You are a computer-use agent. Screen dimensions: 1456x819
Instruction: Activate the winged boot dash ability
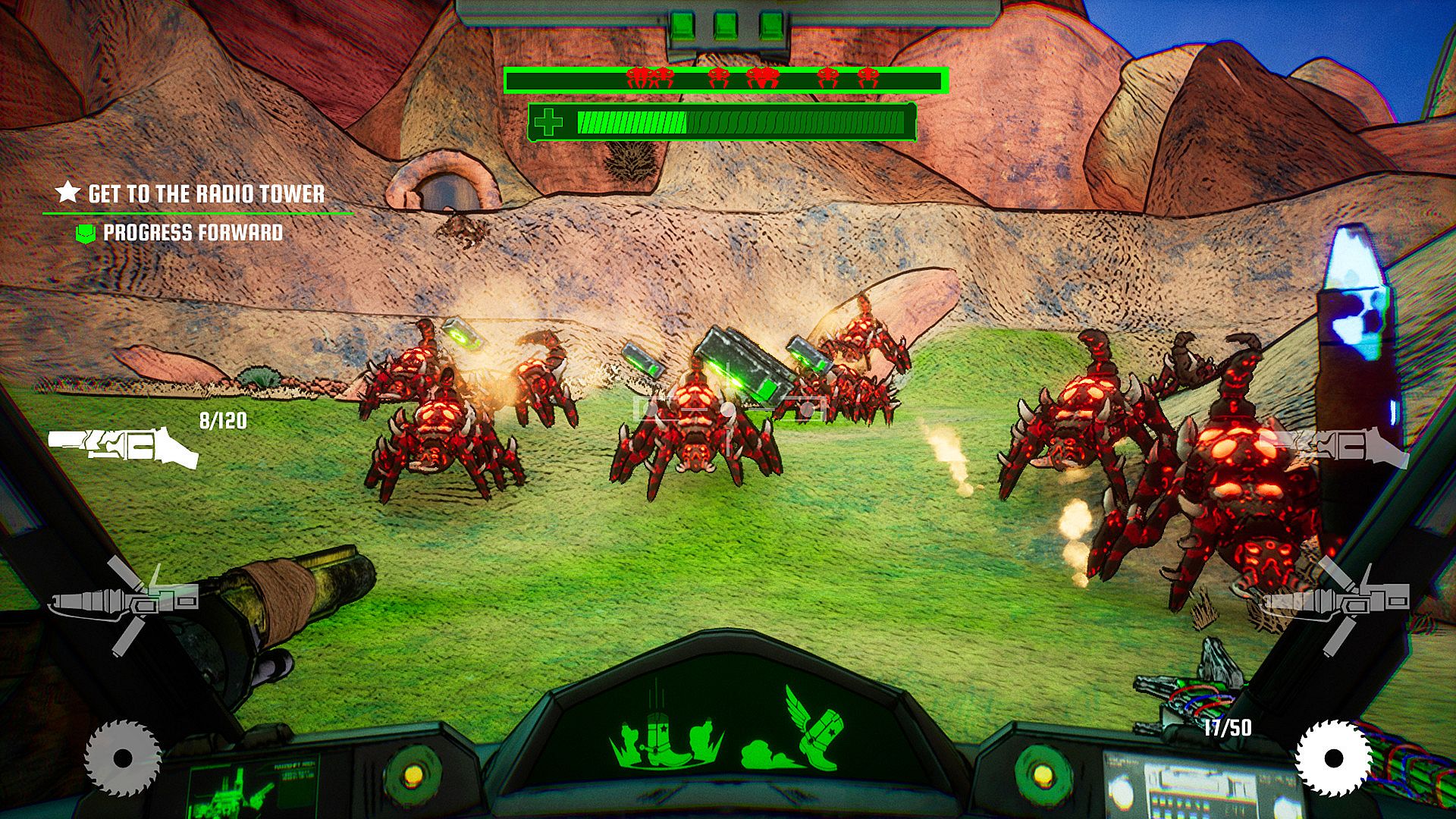pos(798,732)
